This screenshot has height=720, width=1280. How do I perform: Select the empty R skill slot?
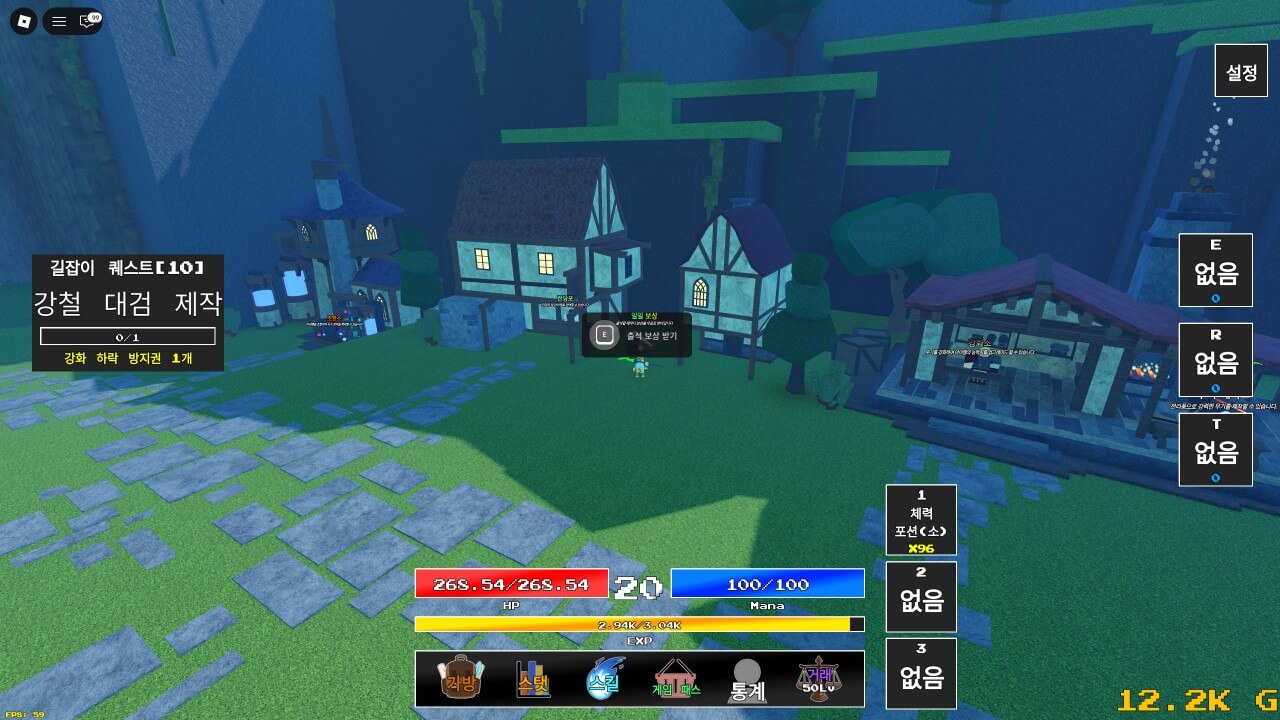coord(1216,360)
